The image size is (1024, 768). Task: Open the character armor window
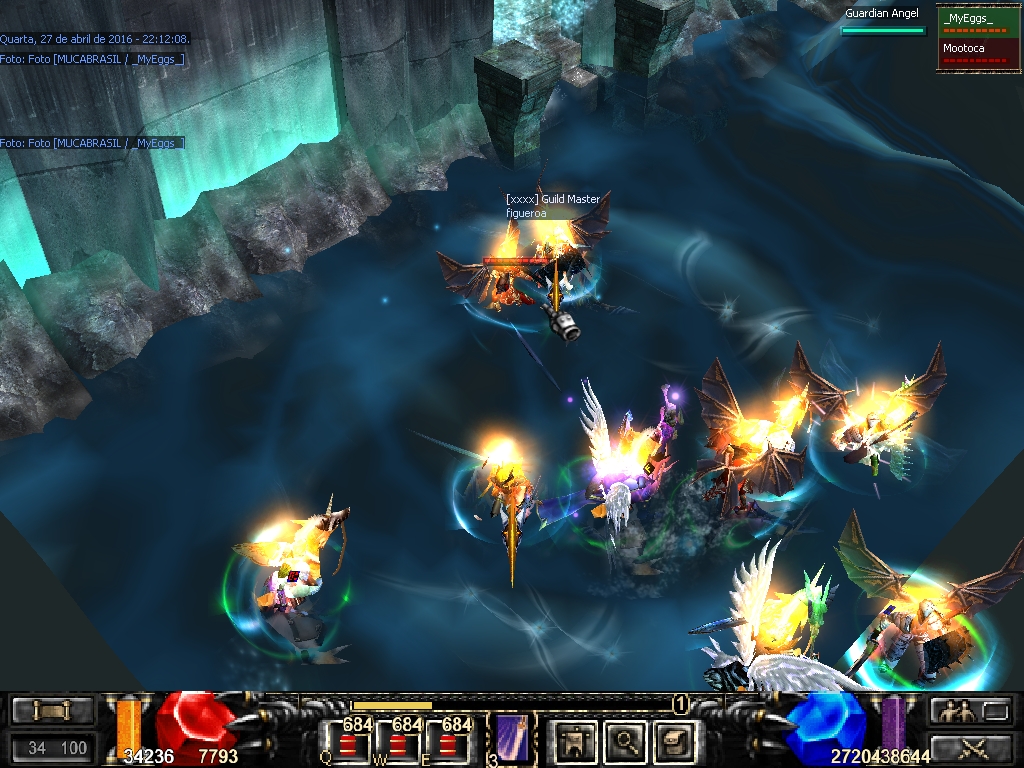point(576,741)
